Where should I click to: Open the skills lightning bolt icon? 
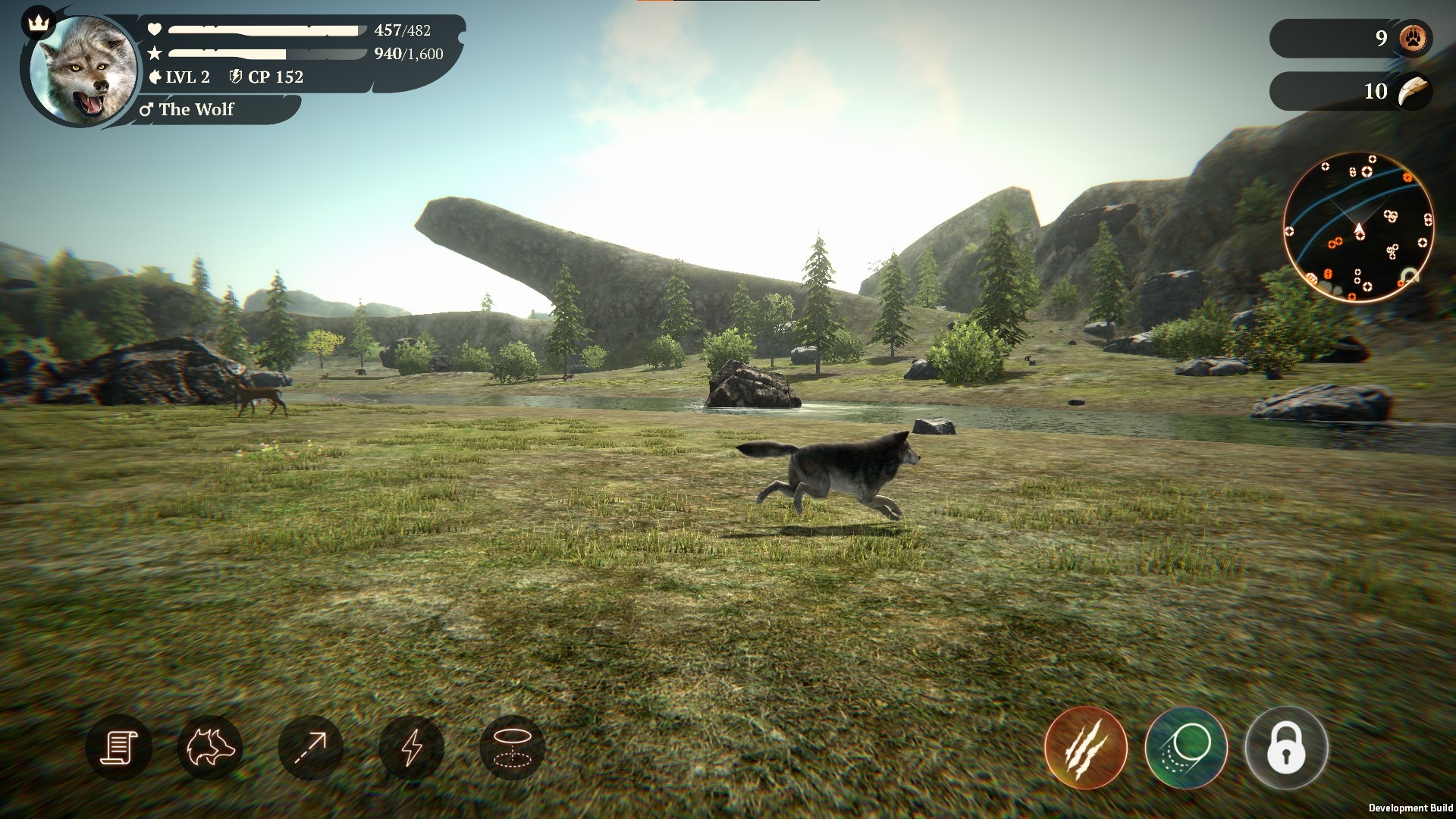click(x=413, y=747)
